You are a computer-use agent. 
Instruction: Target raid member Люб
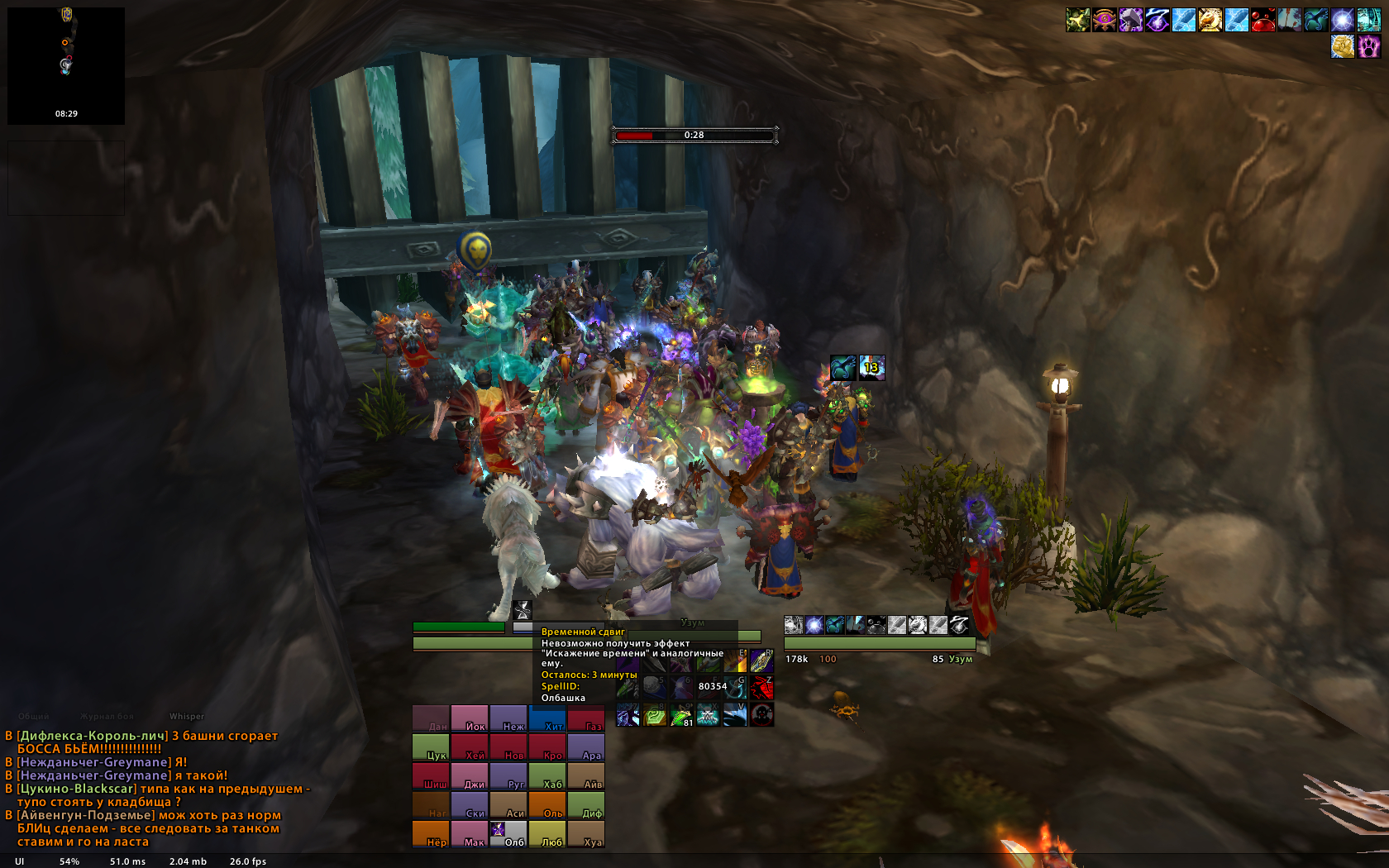pos(547,834)
